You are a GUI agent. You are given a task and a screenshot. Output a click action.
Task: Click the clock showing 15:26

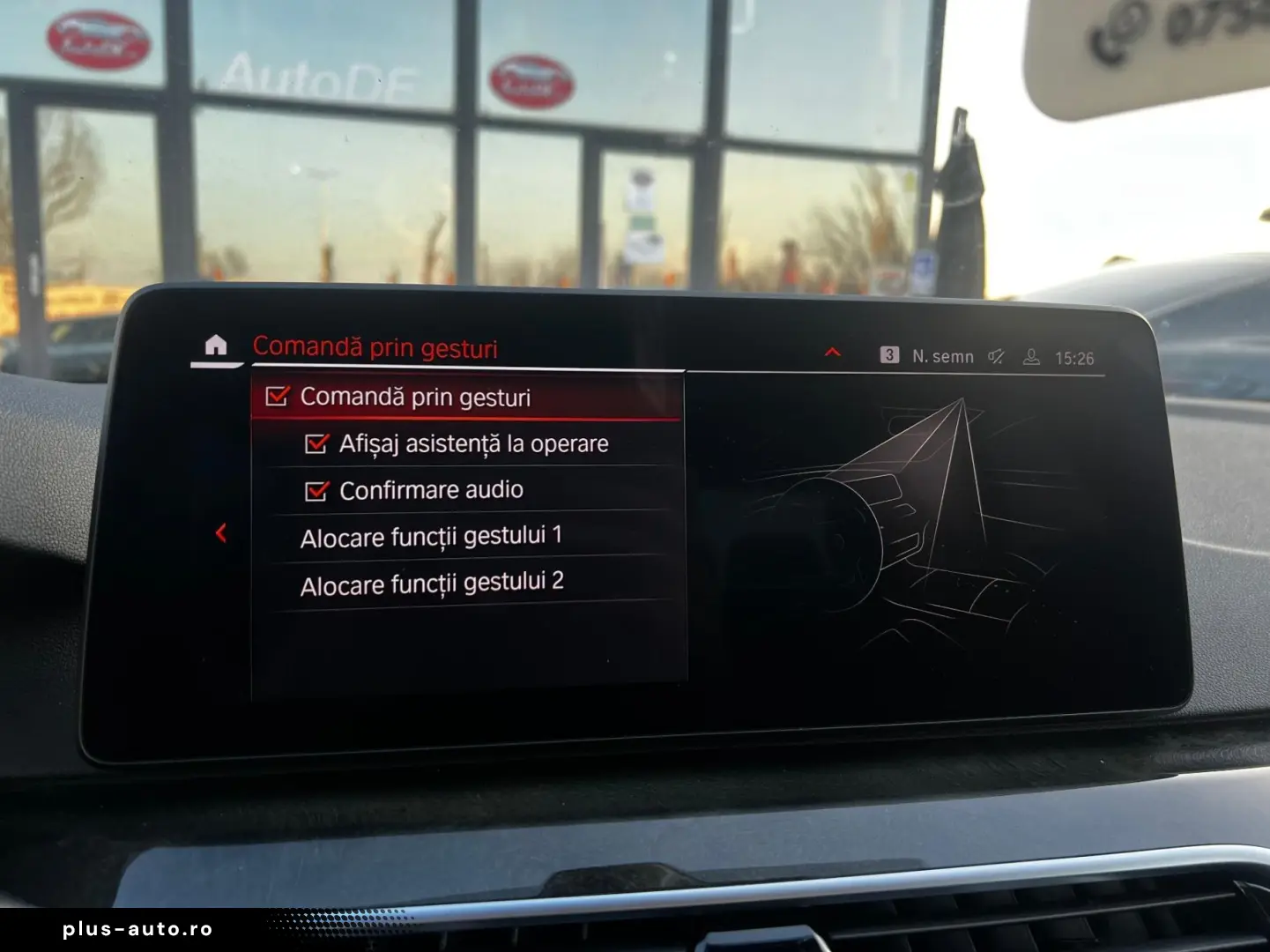point(1077,357)
